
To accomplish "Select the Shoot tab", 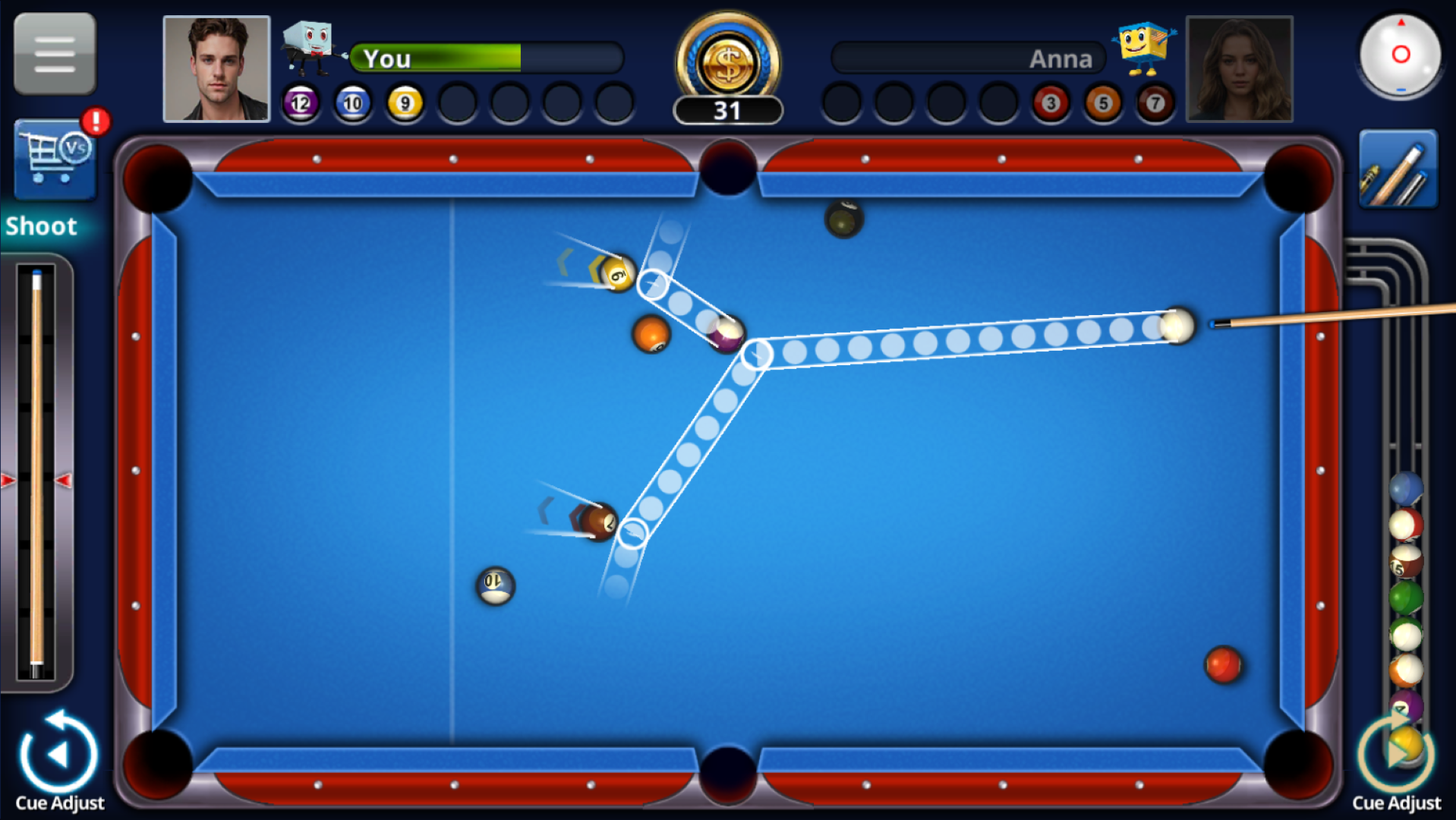I will click(x=42, y=225).
